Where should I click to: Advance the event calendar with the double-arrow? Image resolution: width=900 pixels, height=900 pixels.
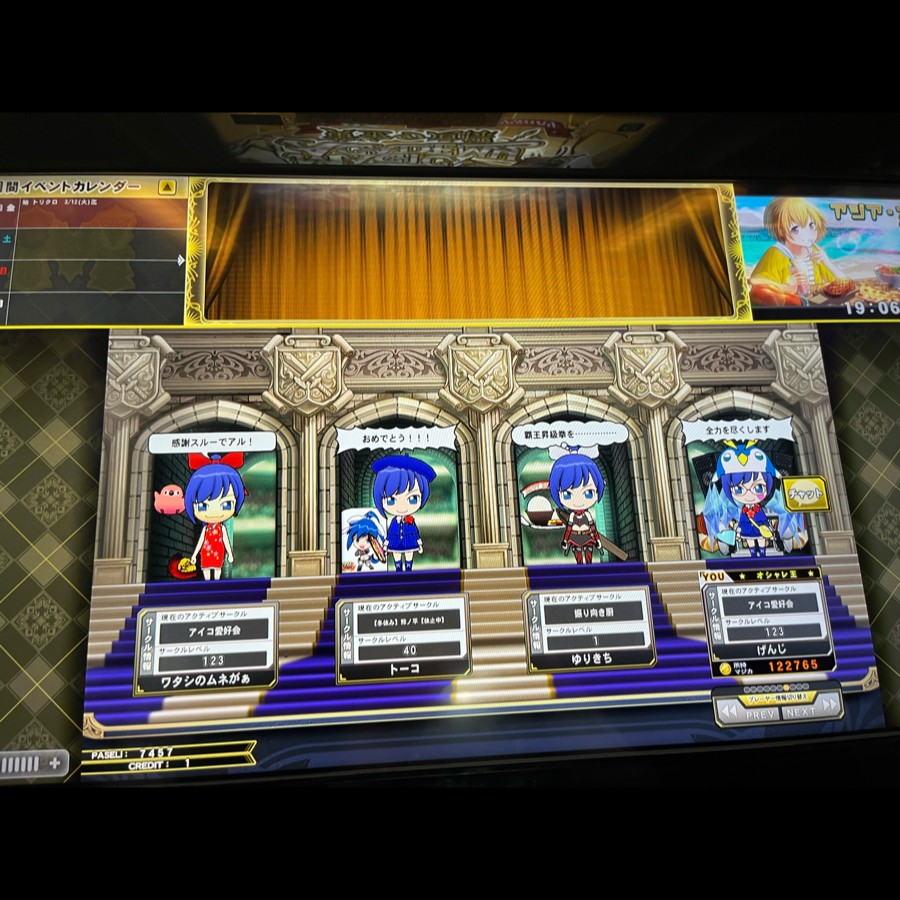point(181,260)
